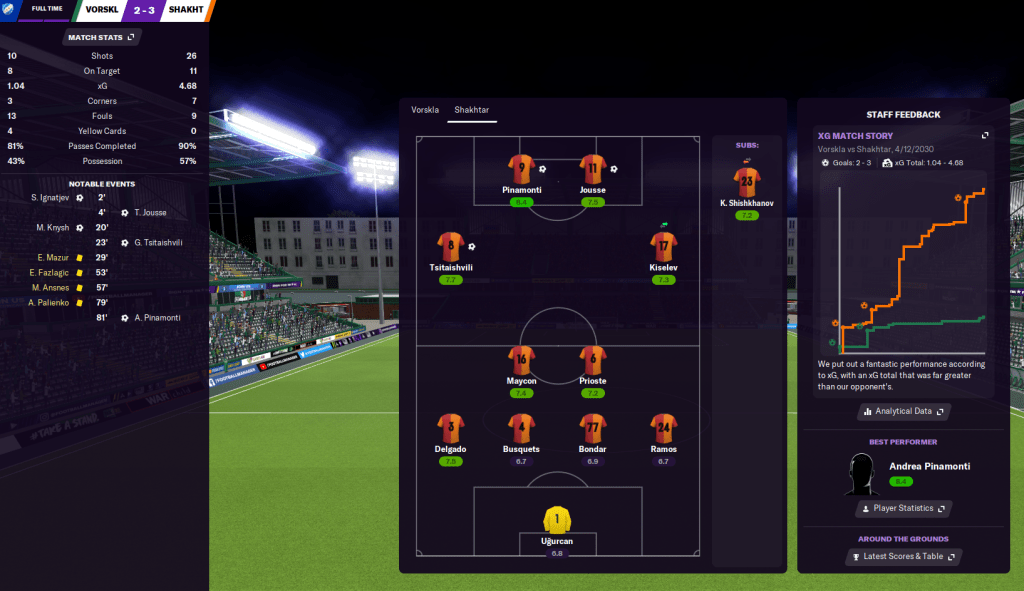Select Kiselev on the right wing

coord(664,248)
